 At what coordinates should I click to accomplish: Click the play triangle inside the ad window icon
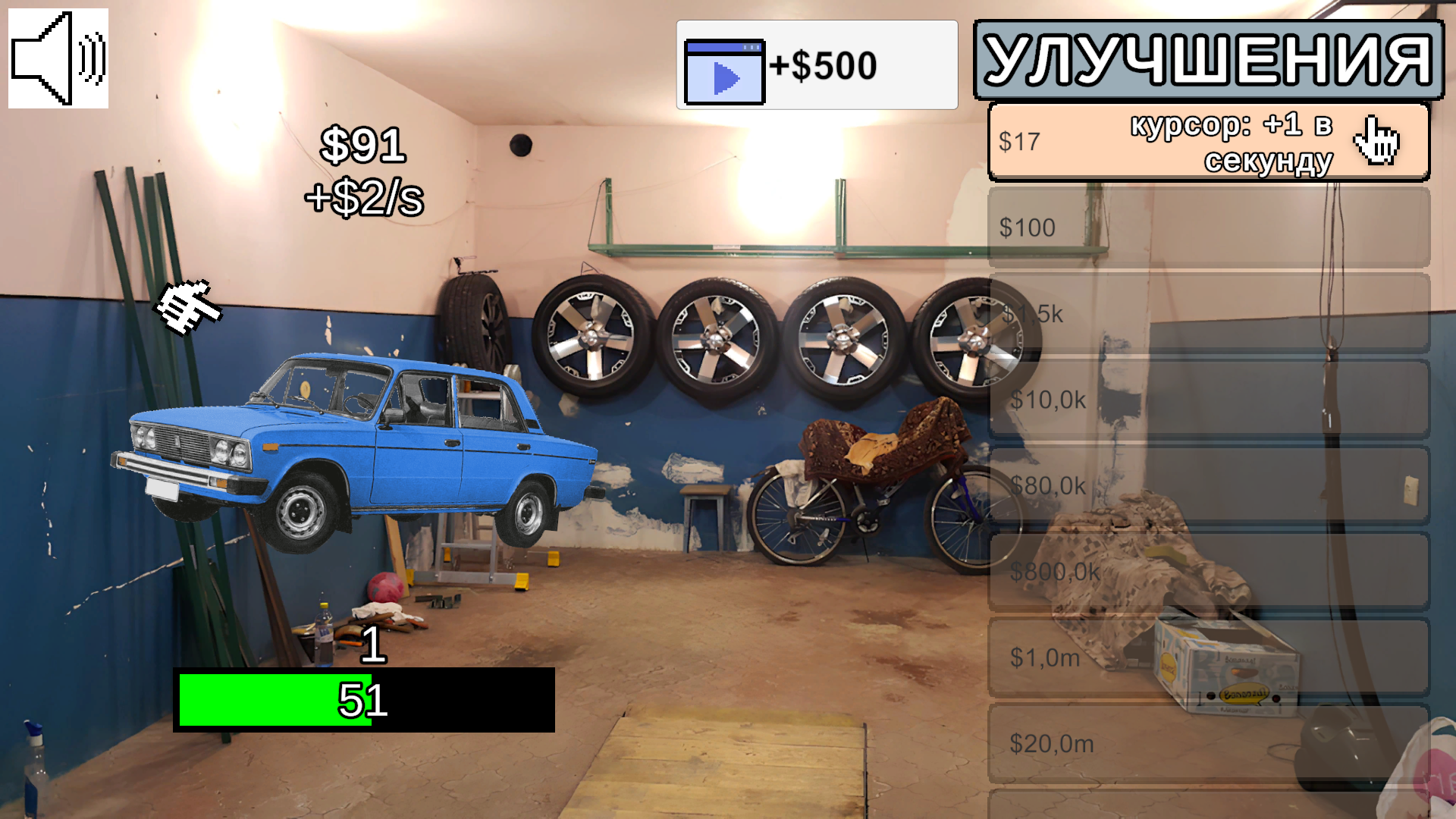click(x=726, y=78)
